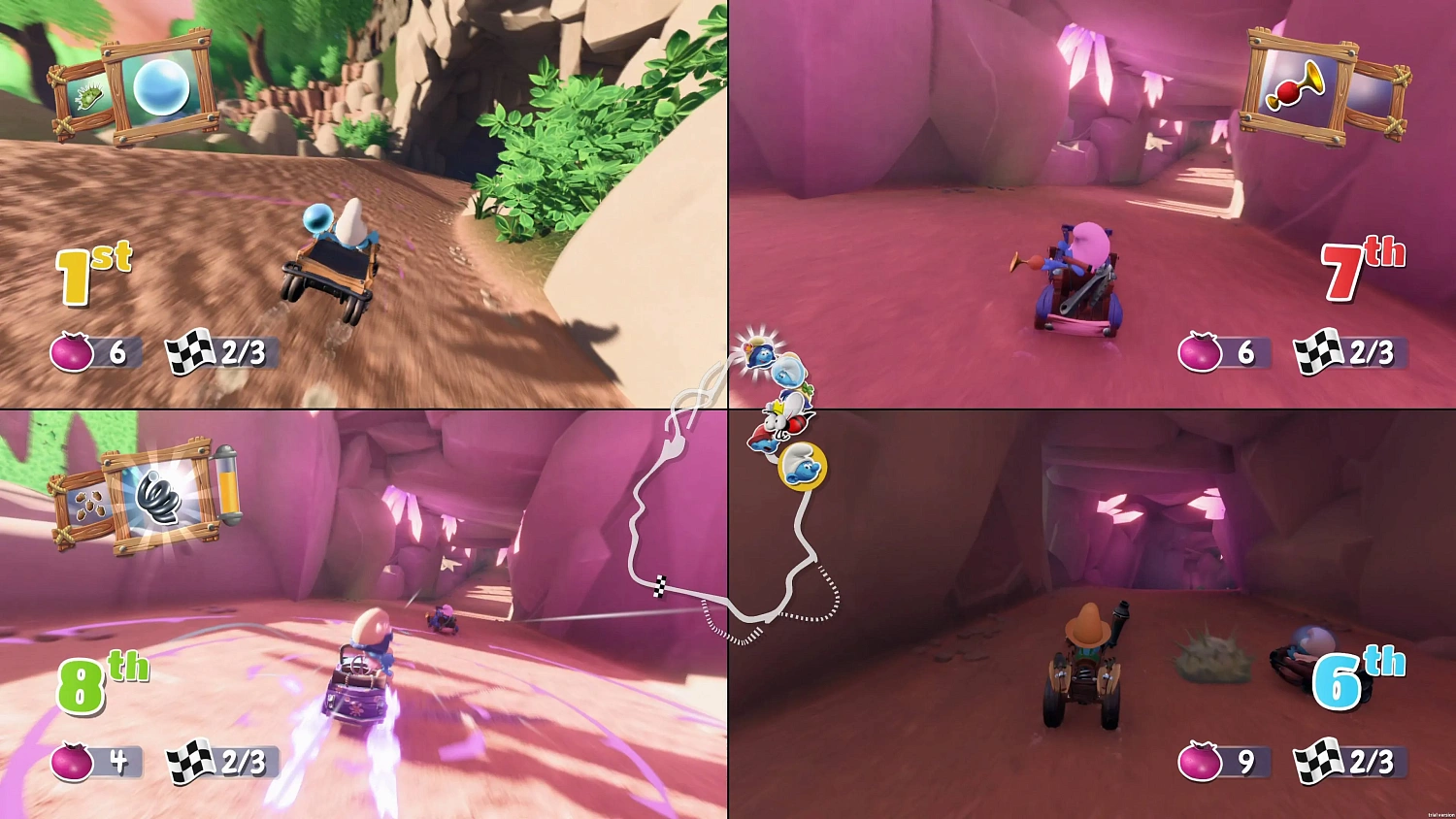1456x819 pixels.
Task: Click the small pepper icon beside the bubble item
Action: 89,95
